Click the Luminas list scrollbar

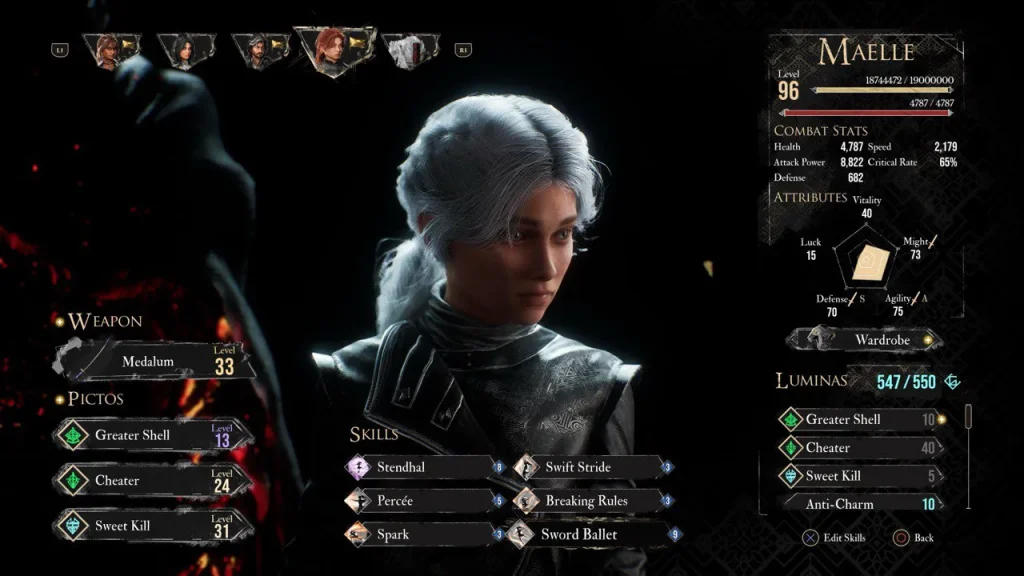(966, 414)
